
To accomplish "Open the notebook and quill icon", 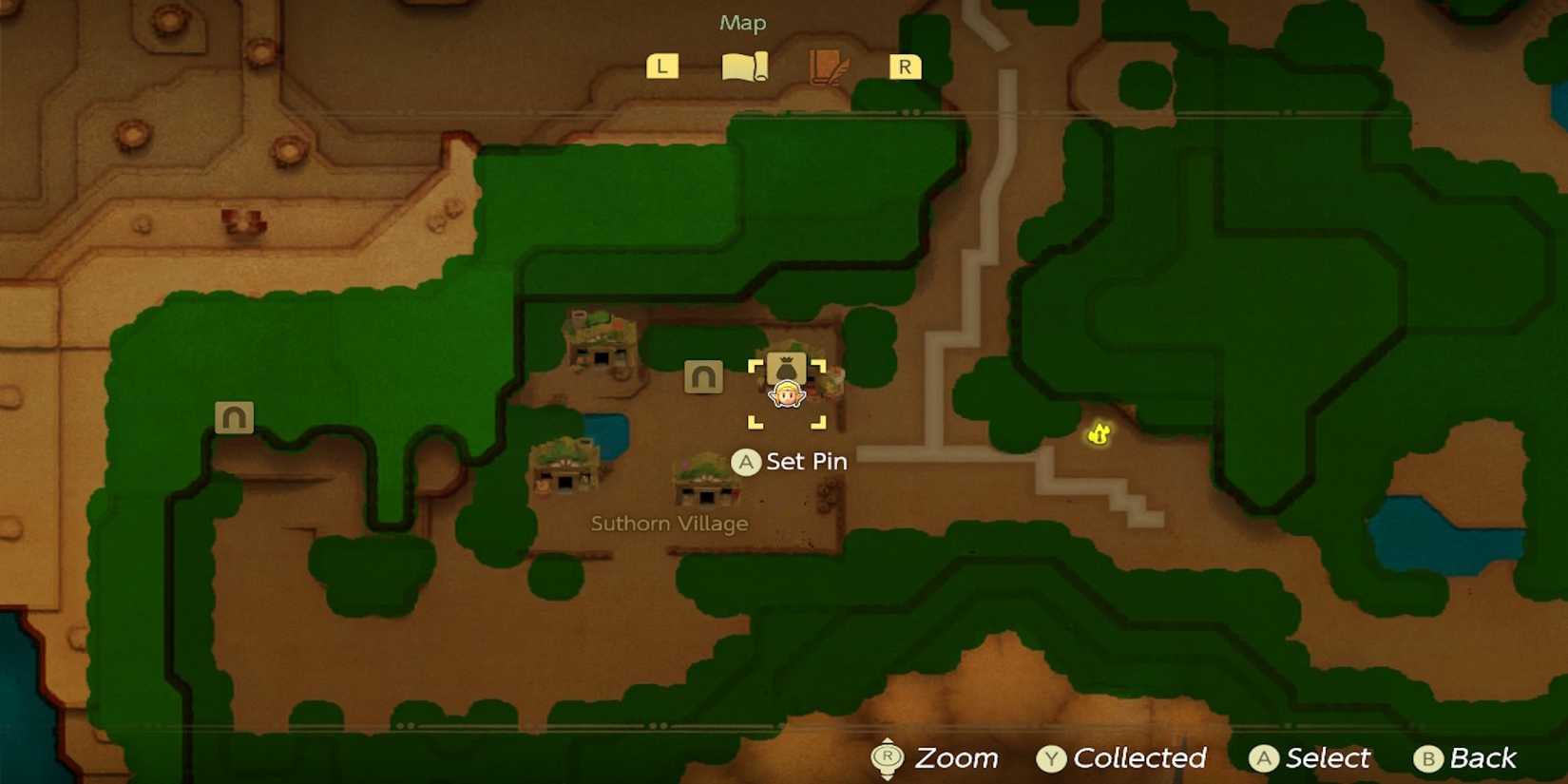I will coord(826,65).
